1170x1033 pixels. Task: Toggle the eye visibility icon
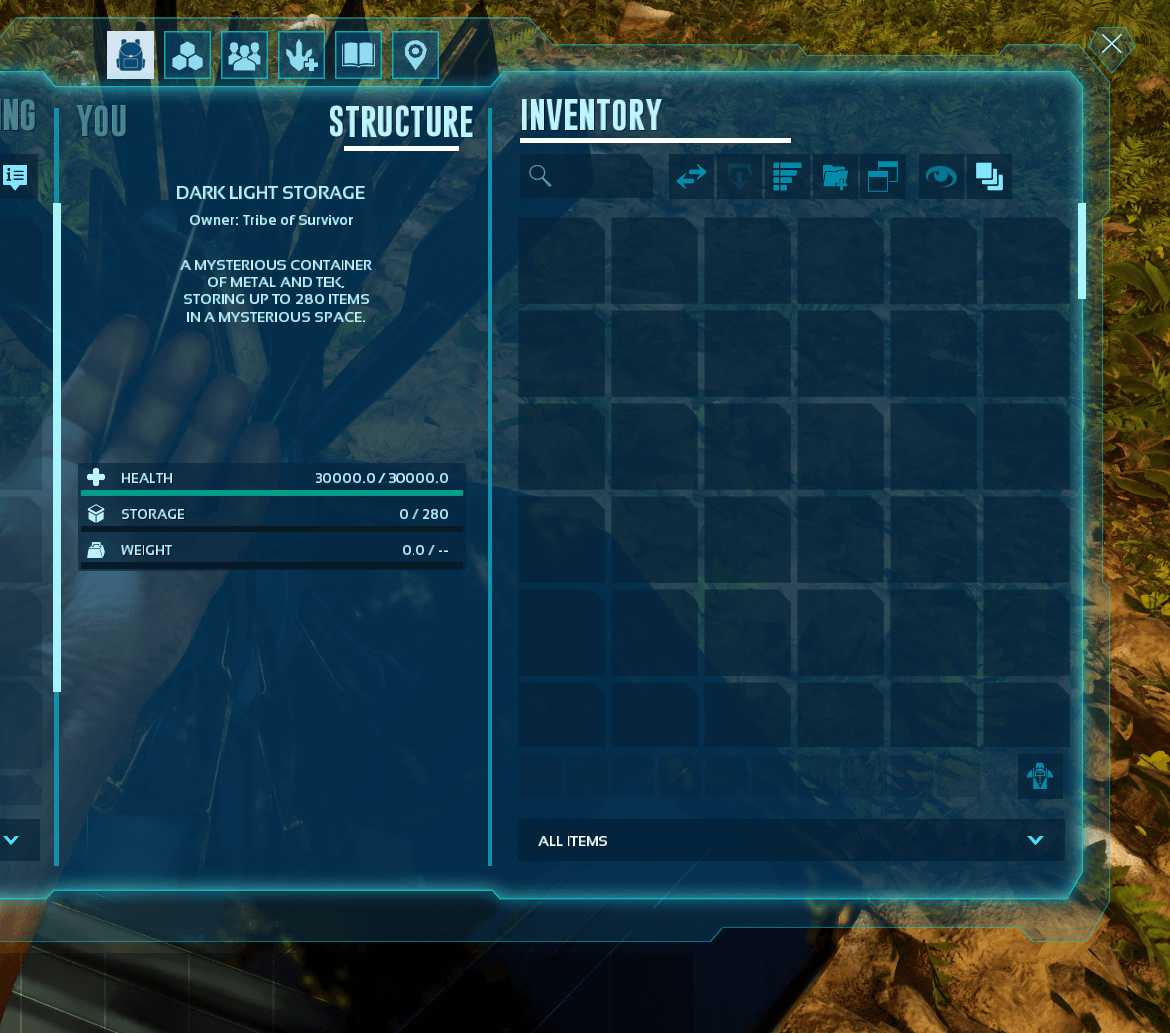941,177
